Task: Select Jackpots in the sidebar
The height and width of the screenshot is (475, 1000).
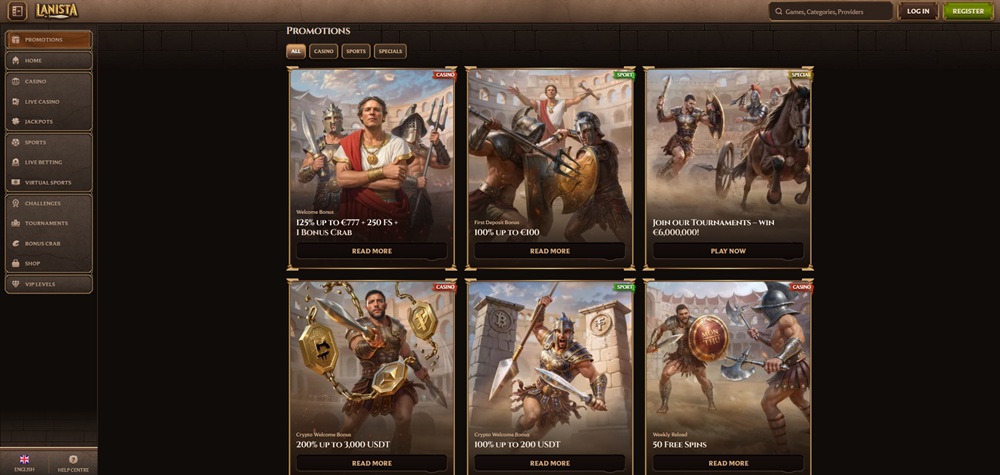Action: pos(48,121)
